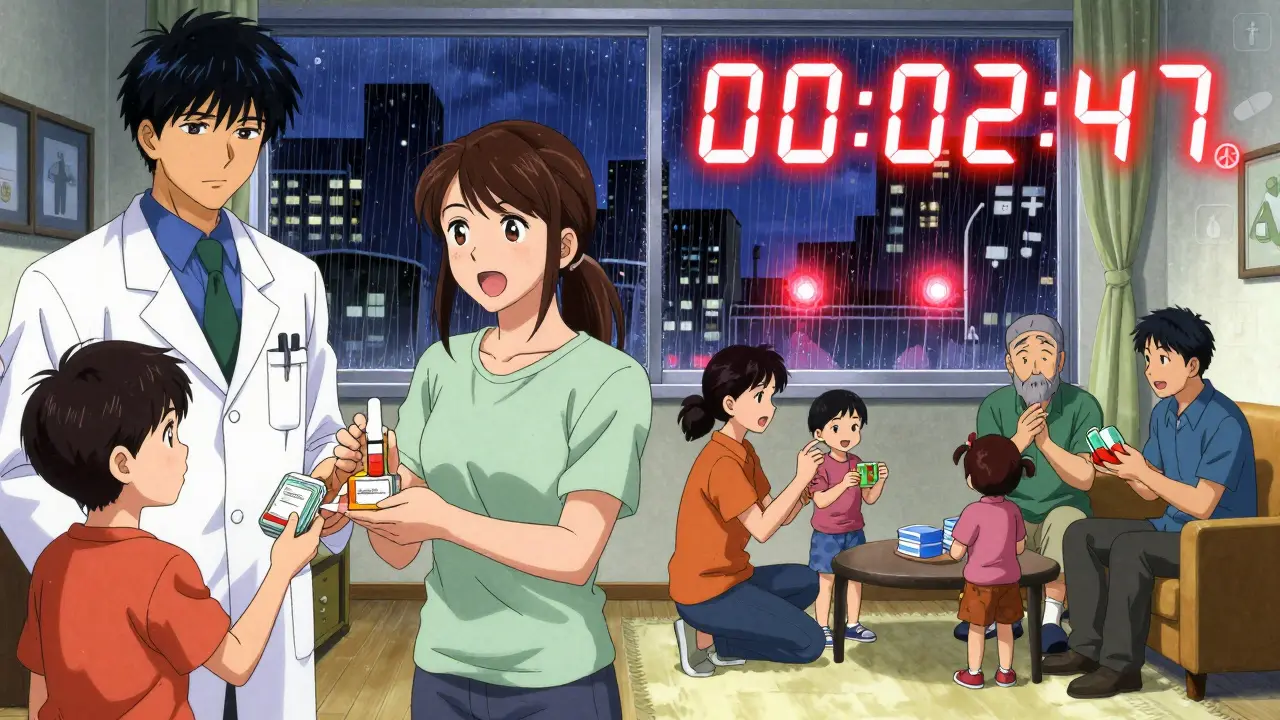1280x720 pixels.
Task: Open the faint person figure icon
Action: tap(1251, 31)
